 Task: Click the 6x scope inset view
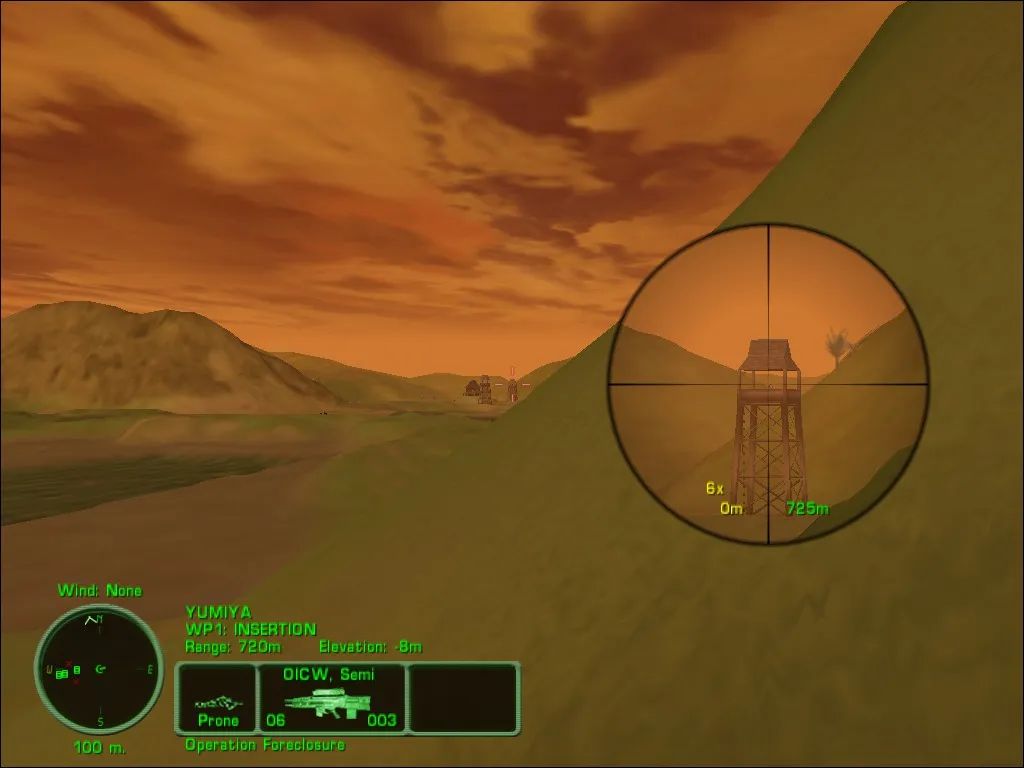tap(768, 384)
